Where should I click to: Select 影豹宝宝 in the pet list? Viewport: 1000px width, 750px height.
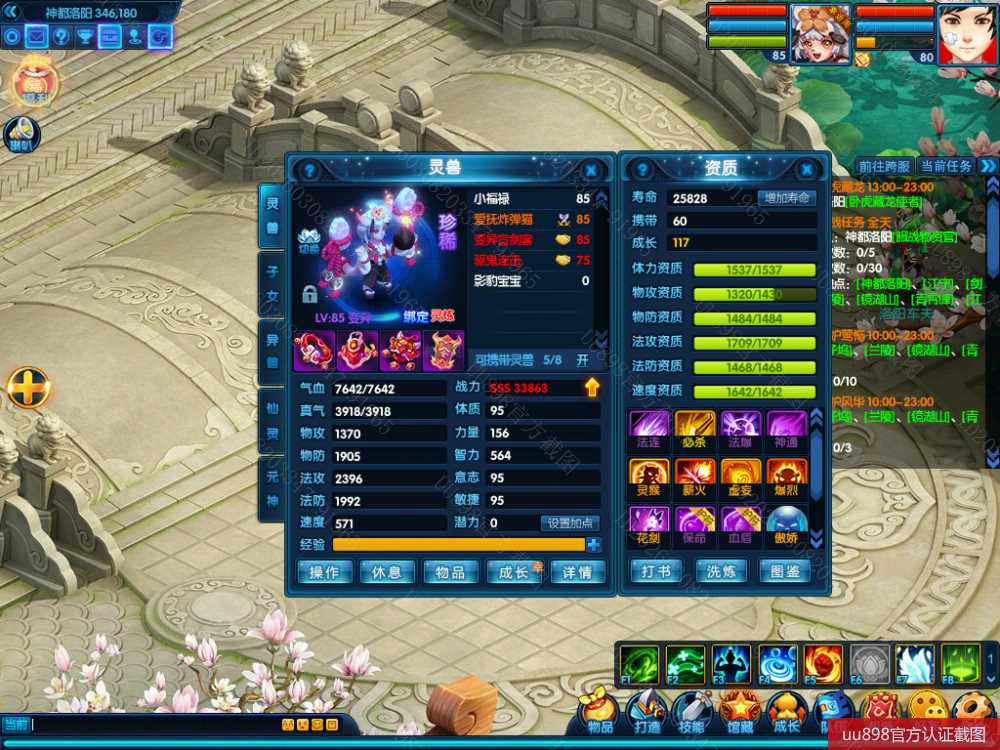tap(530, 281)
